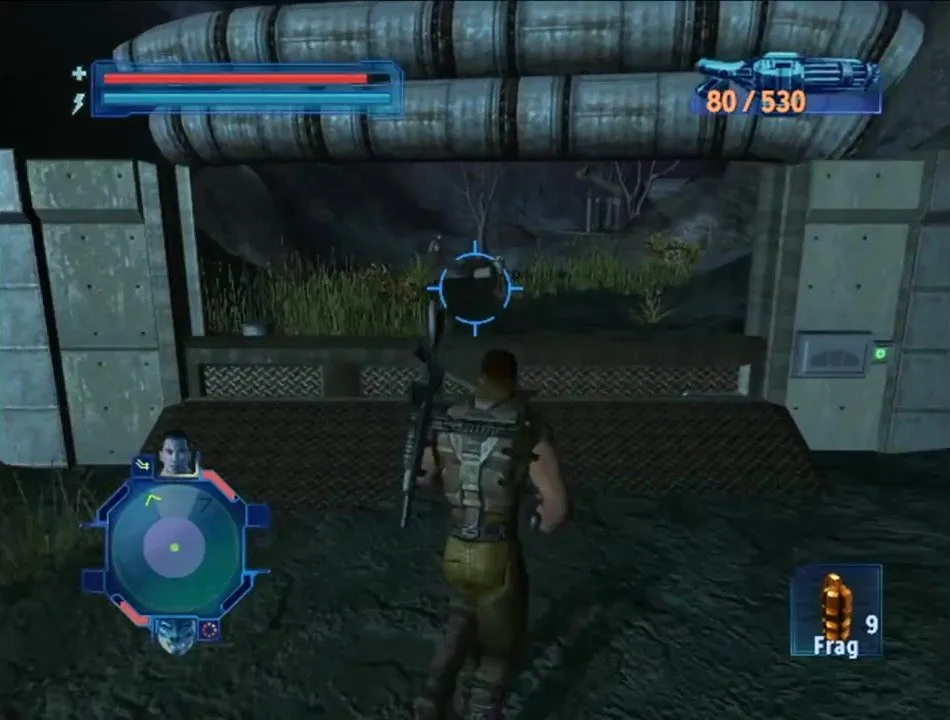950x720 pixels.
Task: Select the alien squadmate portrait below radar
Action: tap(176, 633)
